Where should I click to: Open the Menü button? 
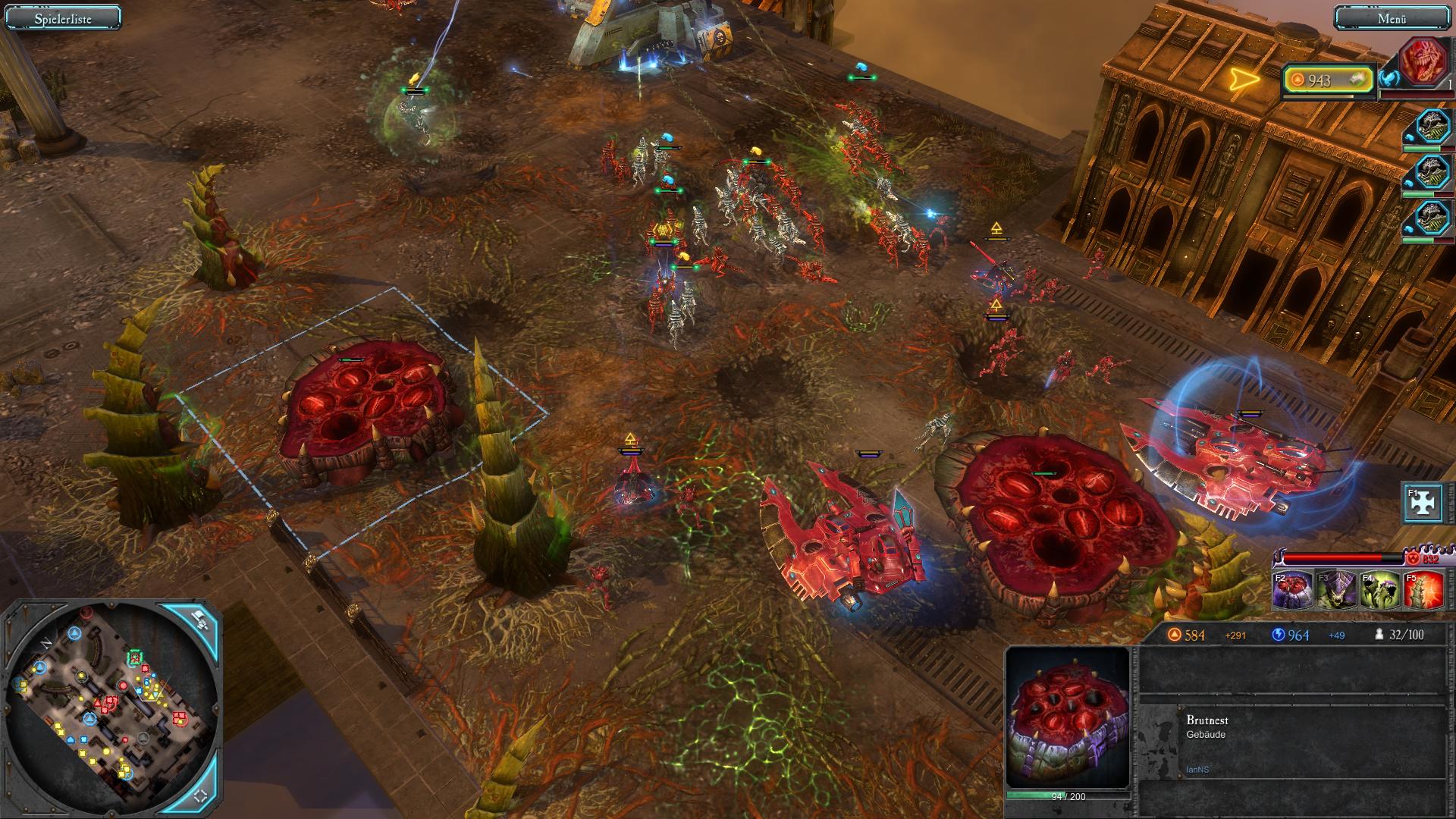(x=1392, y=18)
